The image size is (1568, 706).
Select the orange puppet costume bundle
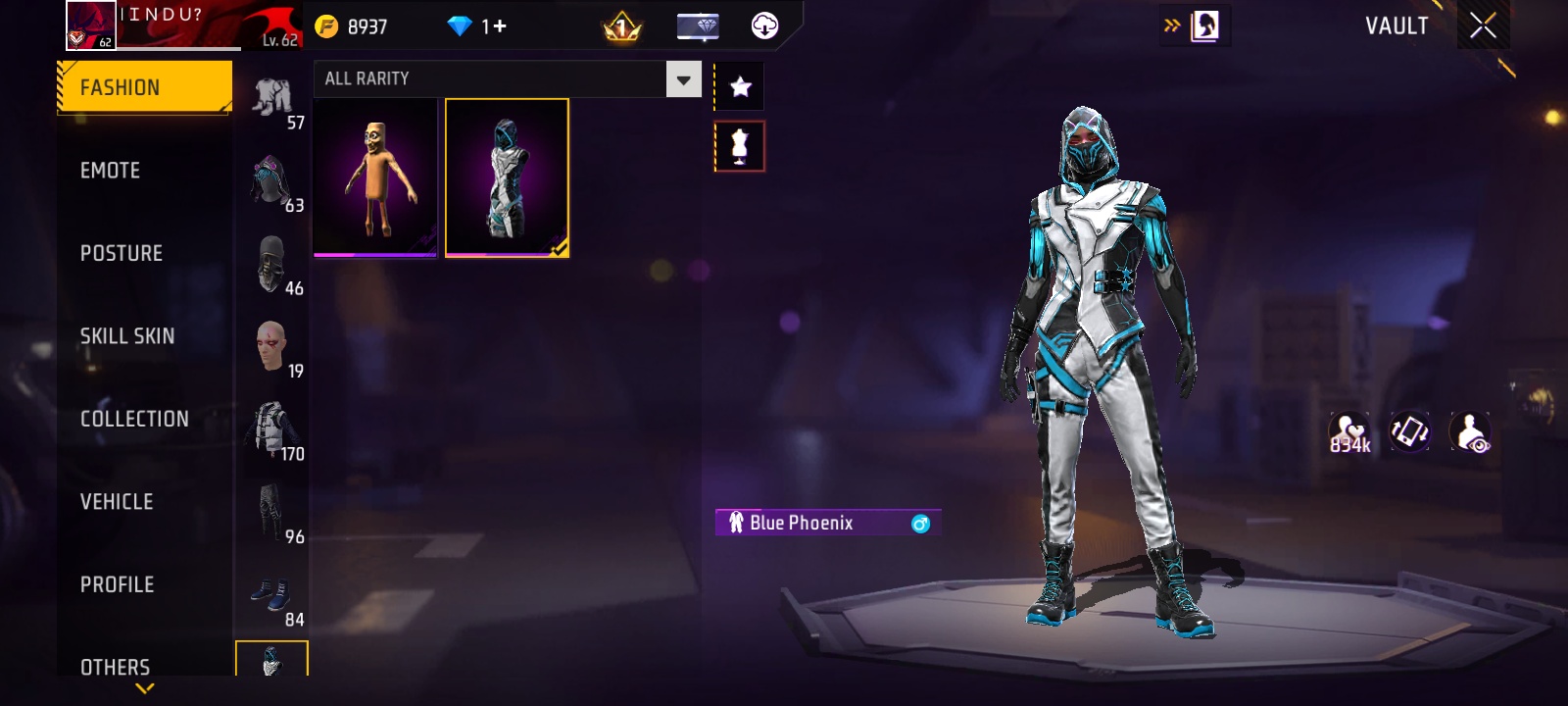click(x=375, y=177)
